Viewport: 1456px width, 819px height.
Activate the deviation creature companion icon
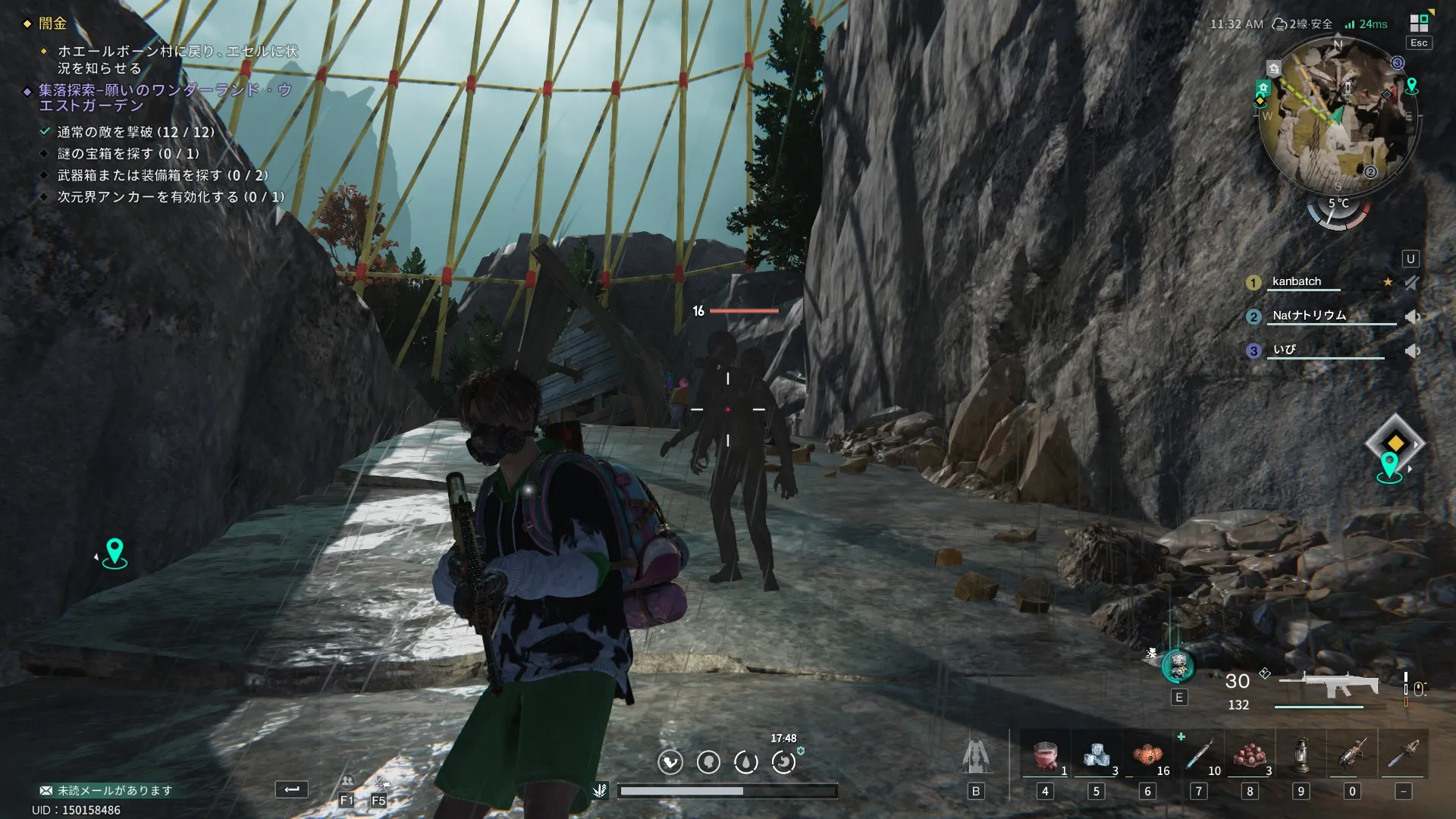click(1178, 667)
